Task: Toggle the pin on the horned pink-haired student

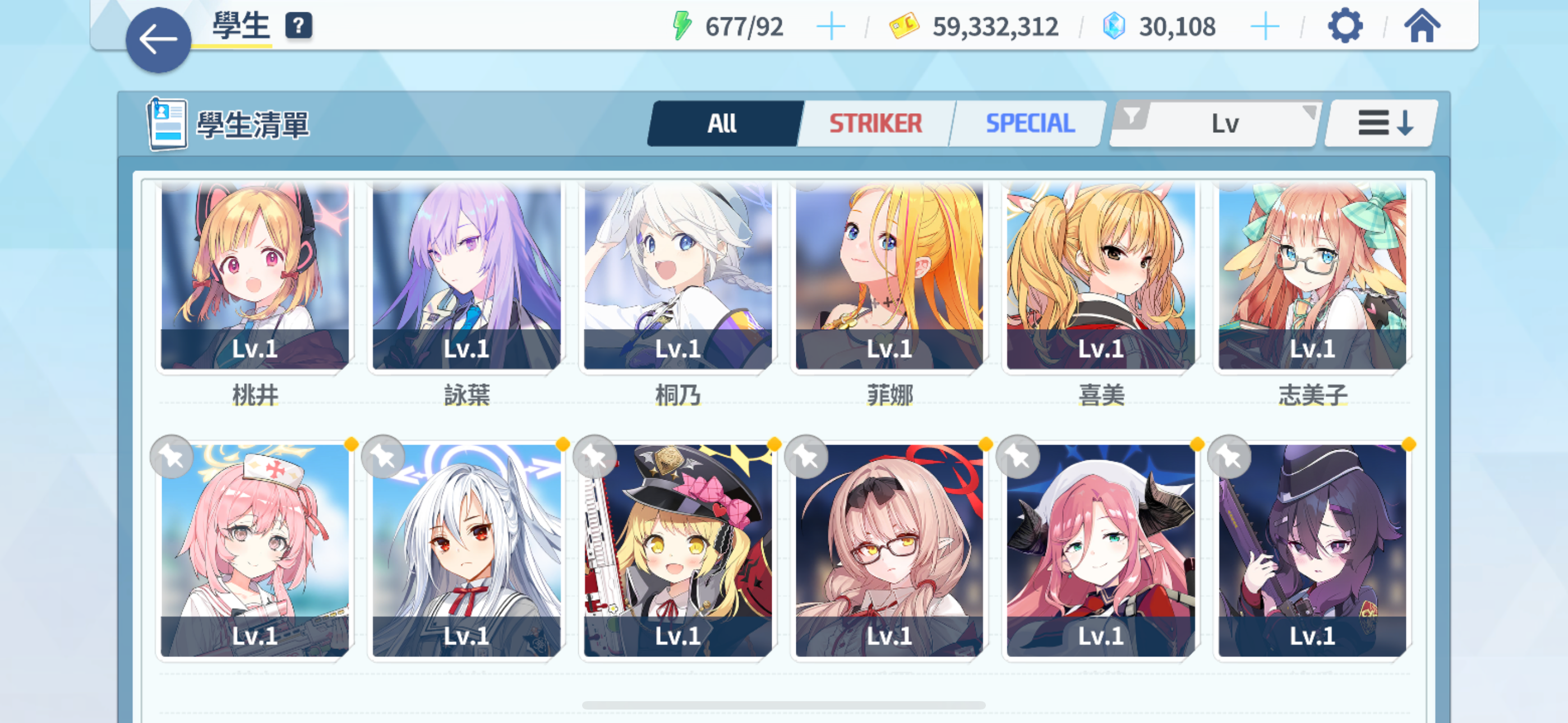Action: (x=1017, y=456)
